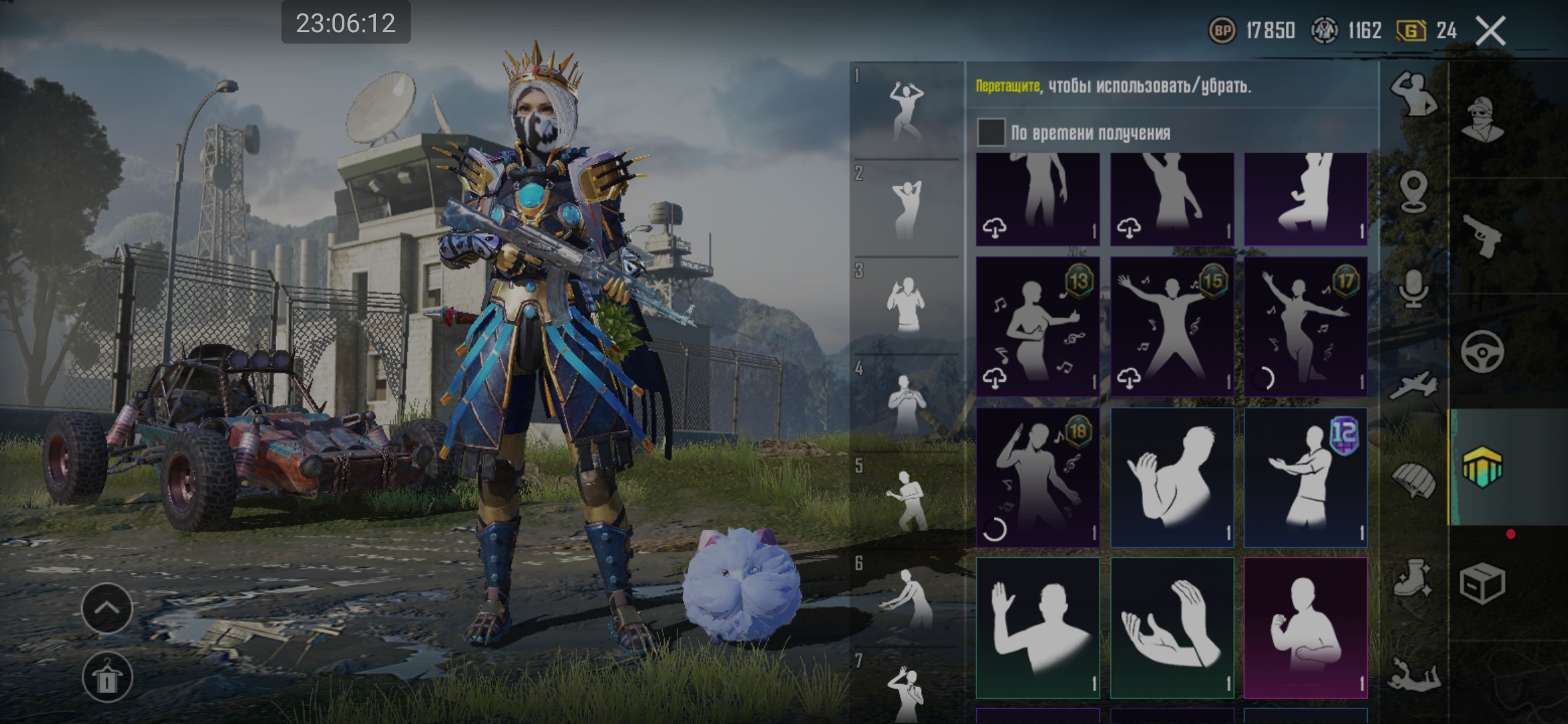1568x724 pixels.
Task: Open the wardrobe hanger button
Action: [x=107, y=678]
